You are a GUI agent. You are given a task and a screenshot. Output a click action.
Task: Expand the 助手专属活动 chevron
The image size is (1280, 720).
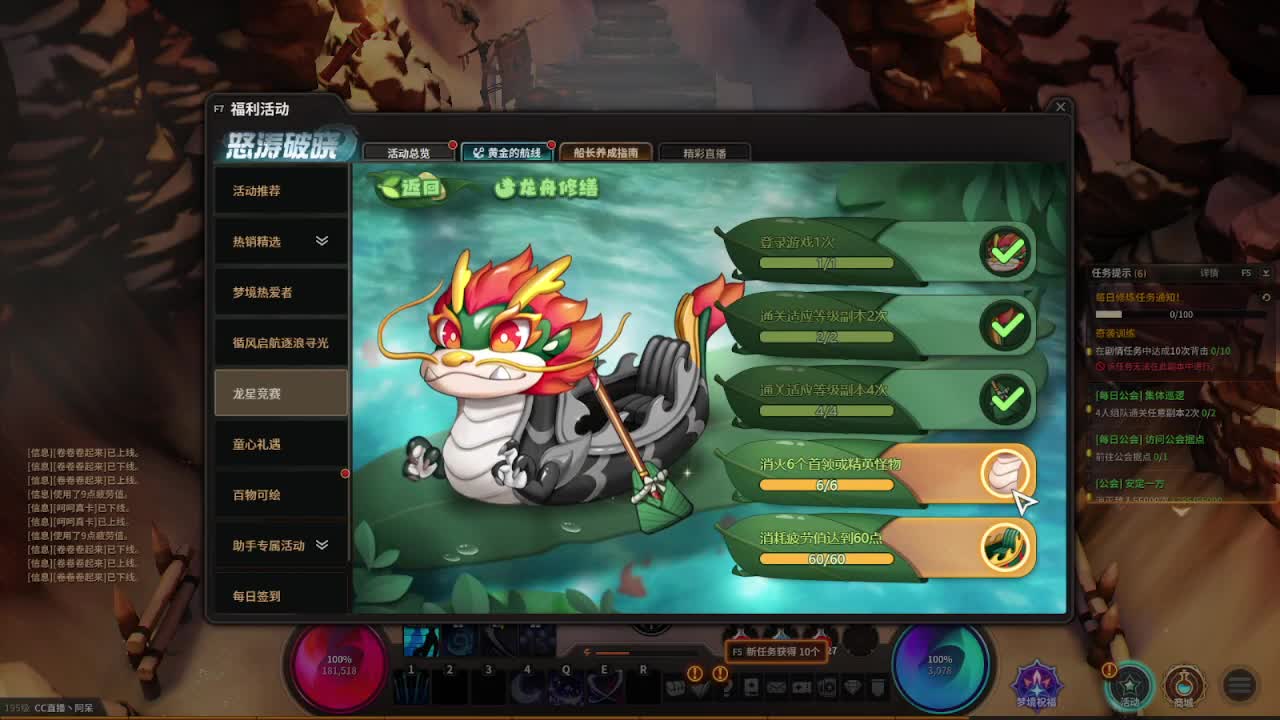pos(322,545)
